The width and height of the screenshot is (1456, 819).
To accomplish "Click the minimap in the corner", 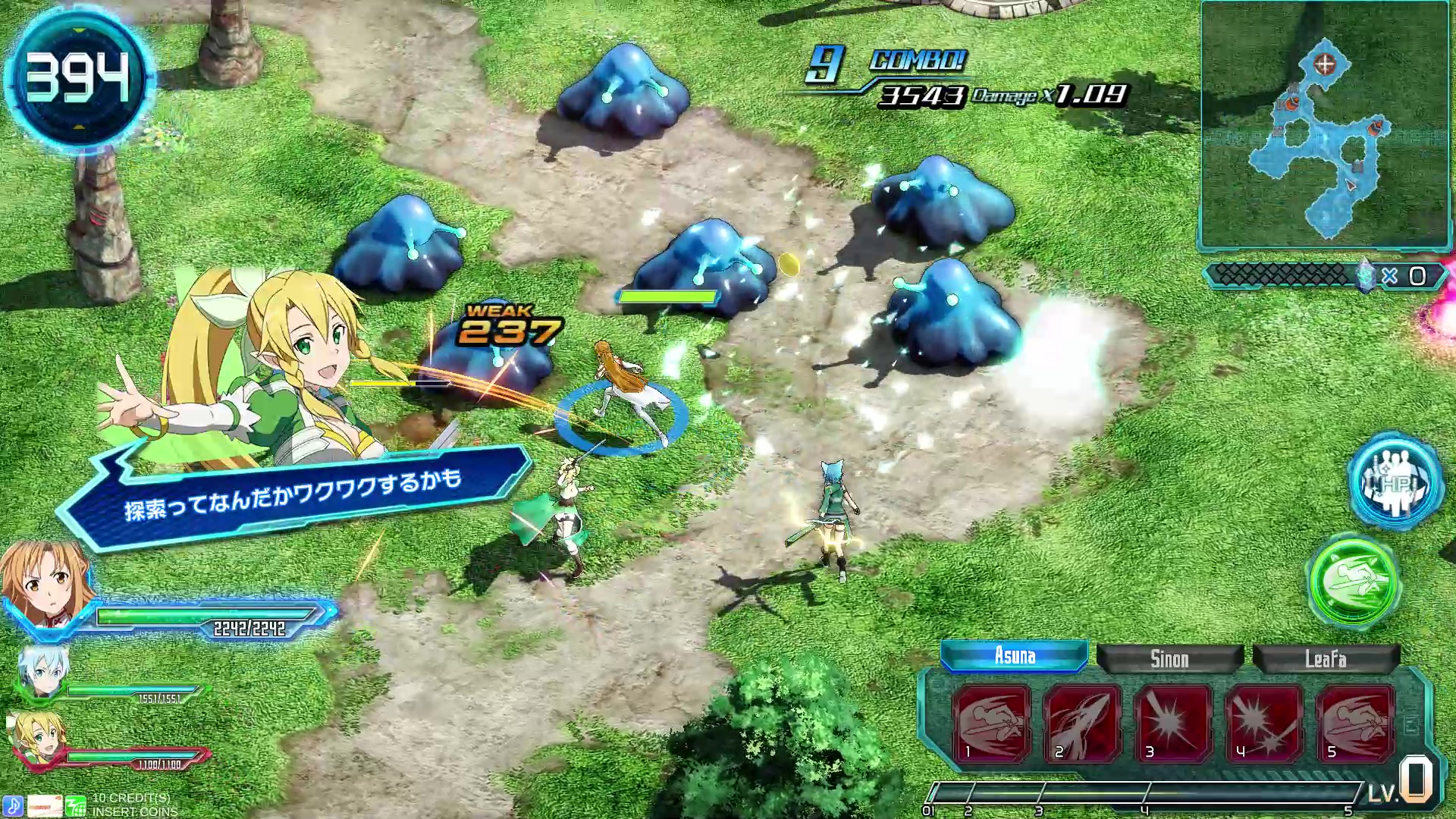I will (1325, 125).
